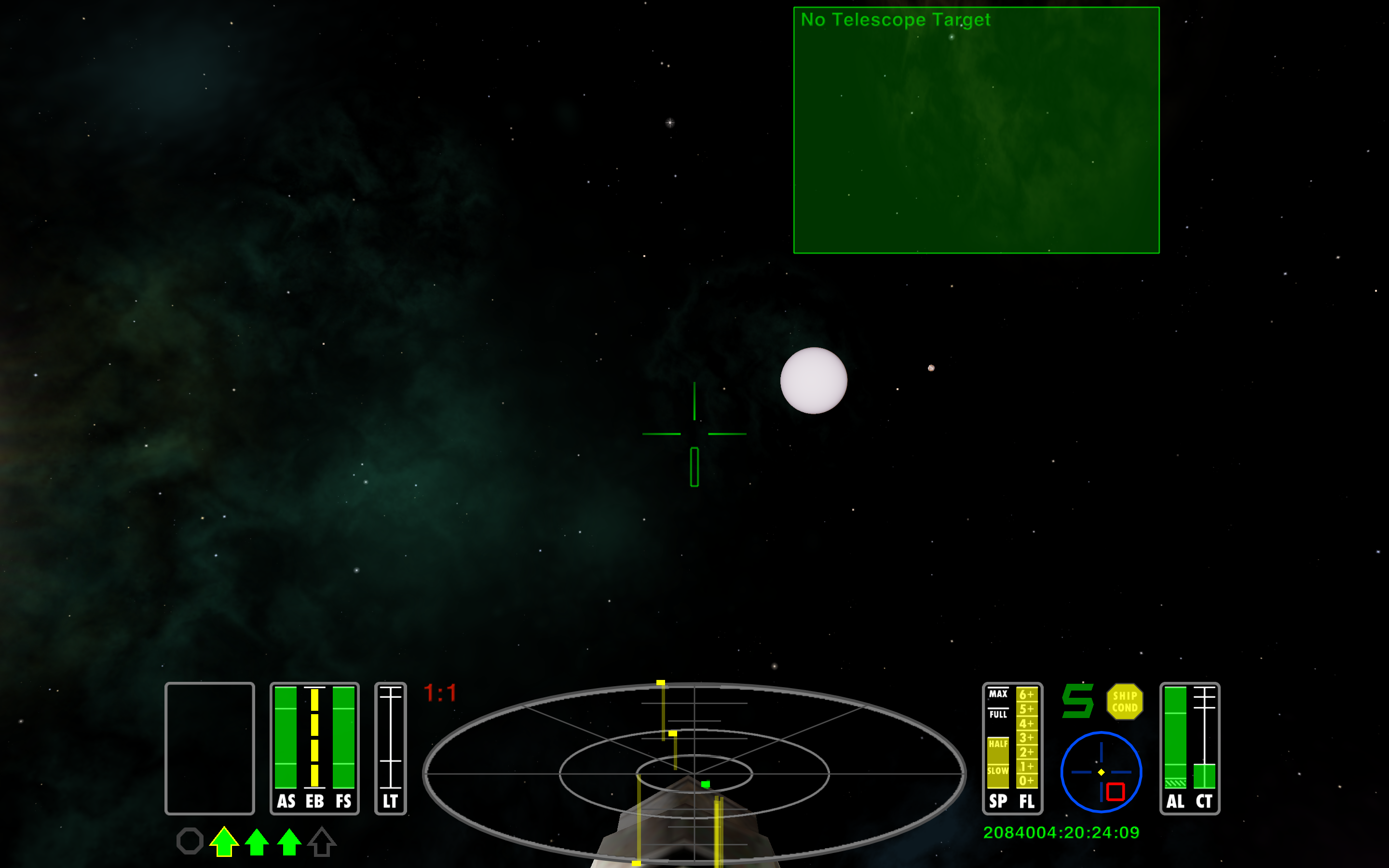The image size is (1389, 868).
Task: Choose the grey octagon pylon icon
Action: coord(190,841)
